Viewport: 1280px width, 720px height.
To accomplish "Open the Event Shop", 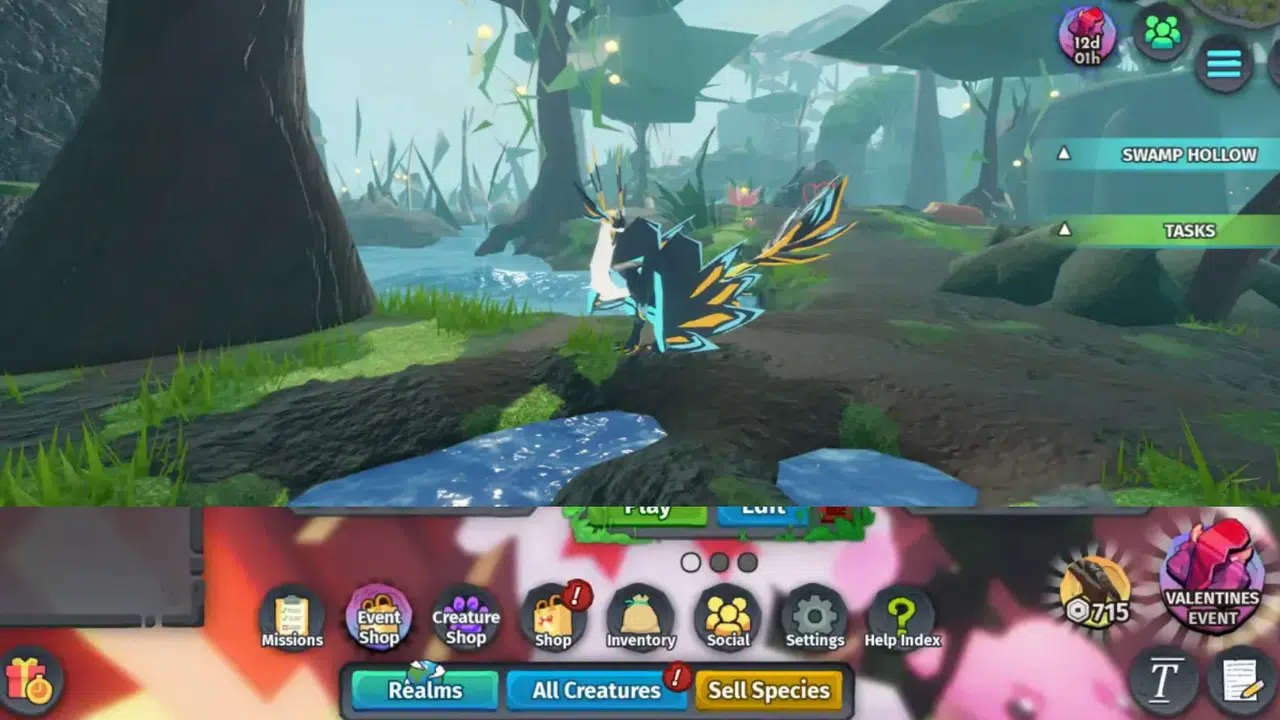I will click(x=379, y=617).
